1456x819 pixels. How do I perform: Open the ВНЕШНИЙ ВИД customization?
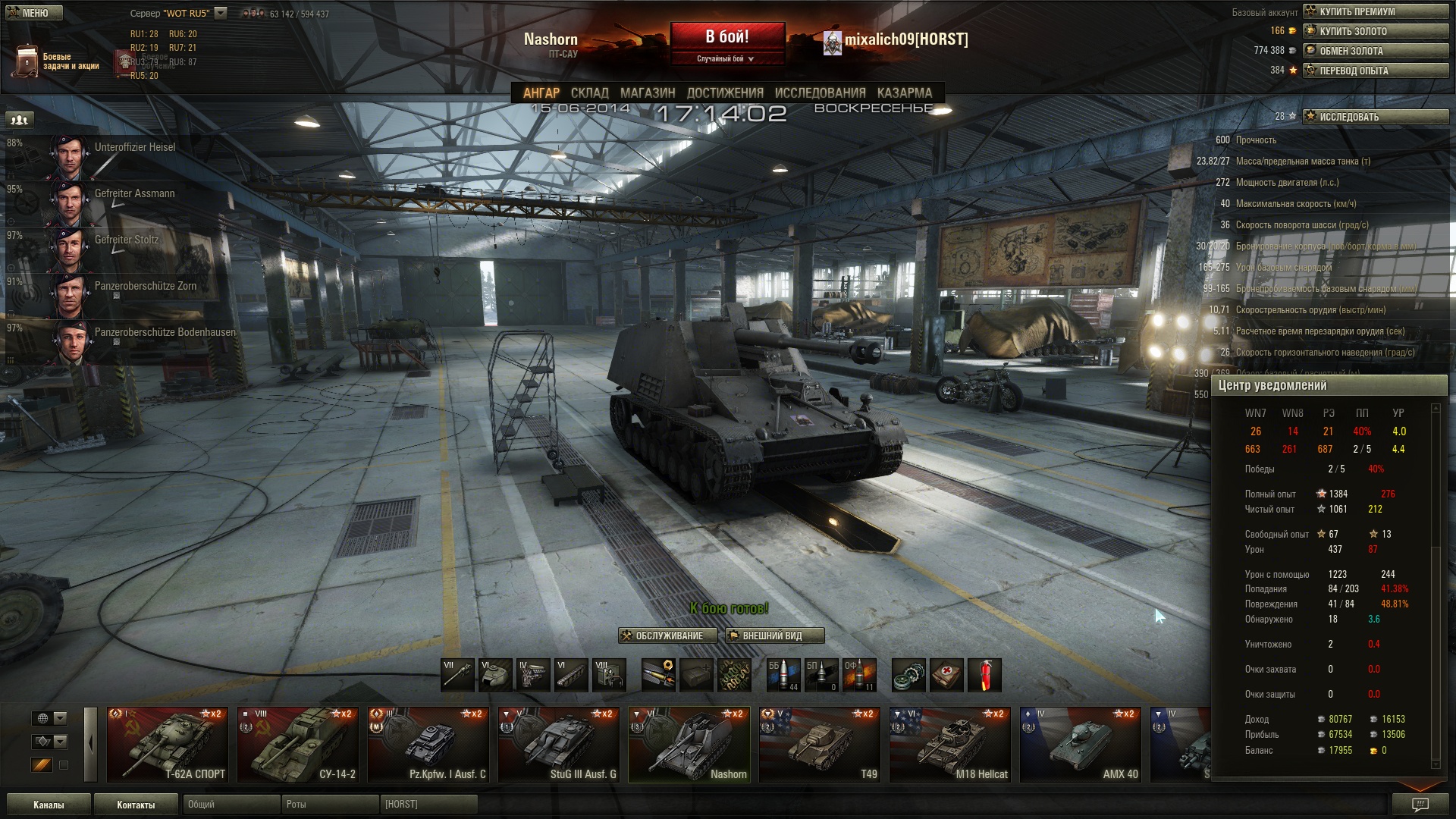[774, 635]
